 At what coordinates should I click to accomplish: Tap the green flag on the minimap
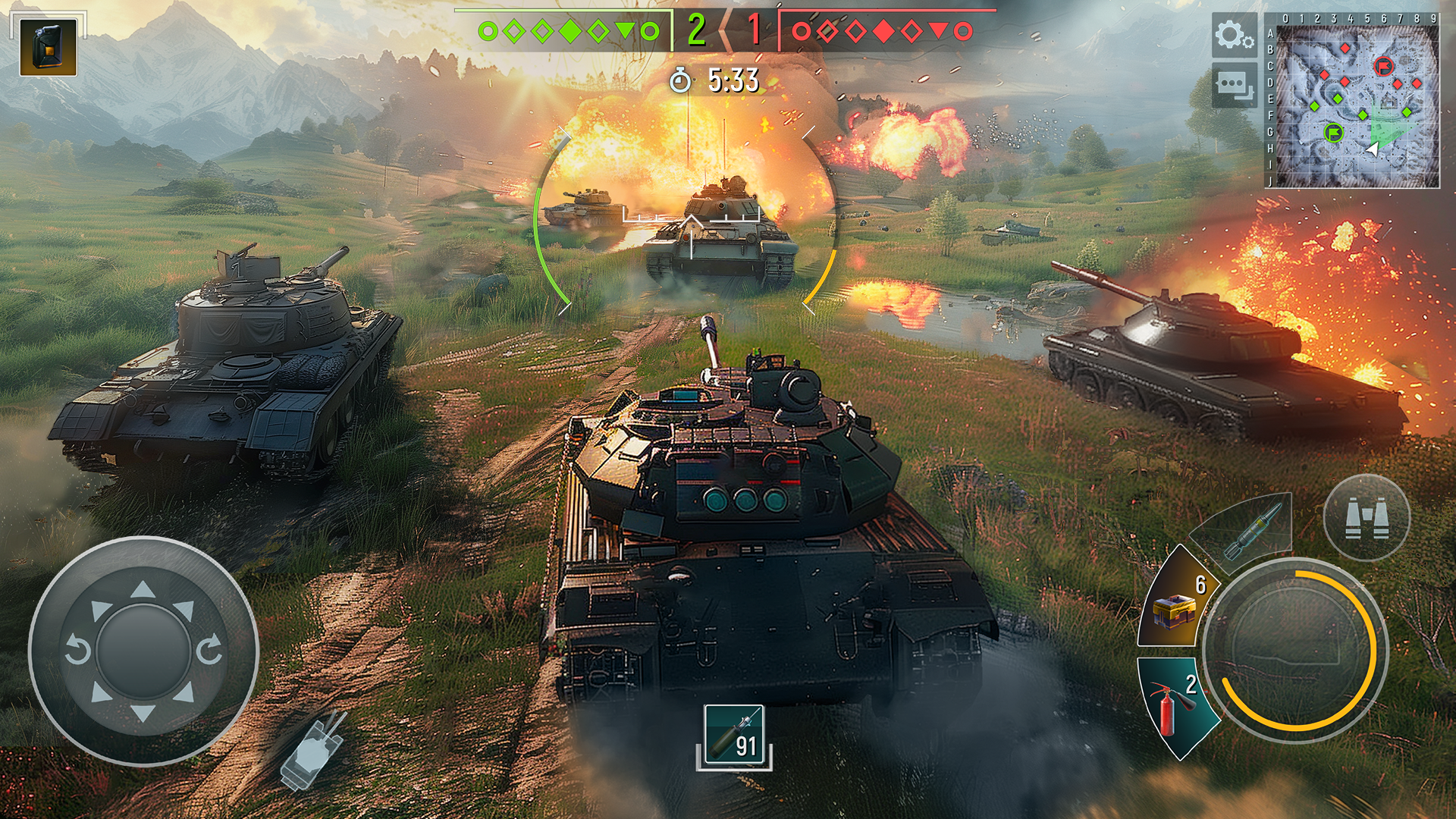[1332, 132]
